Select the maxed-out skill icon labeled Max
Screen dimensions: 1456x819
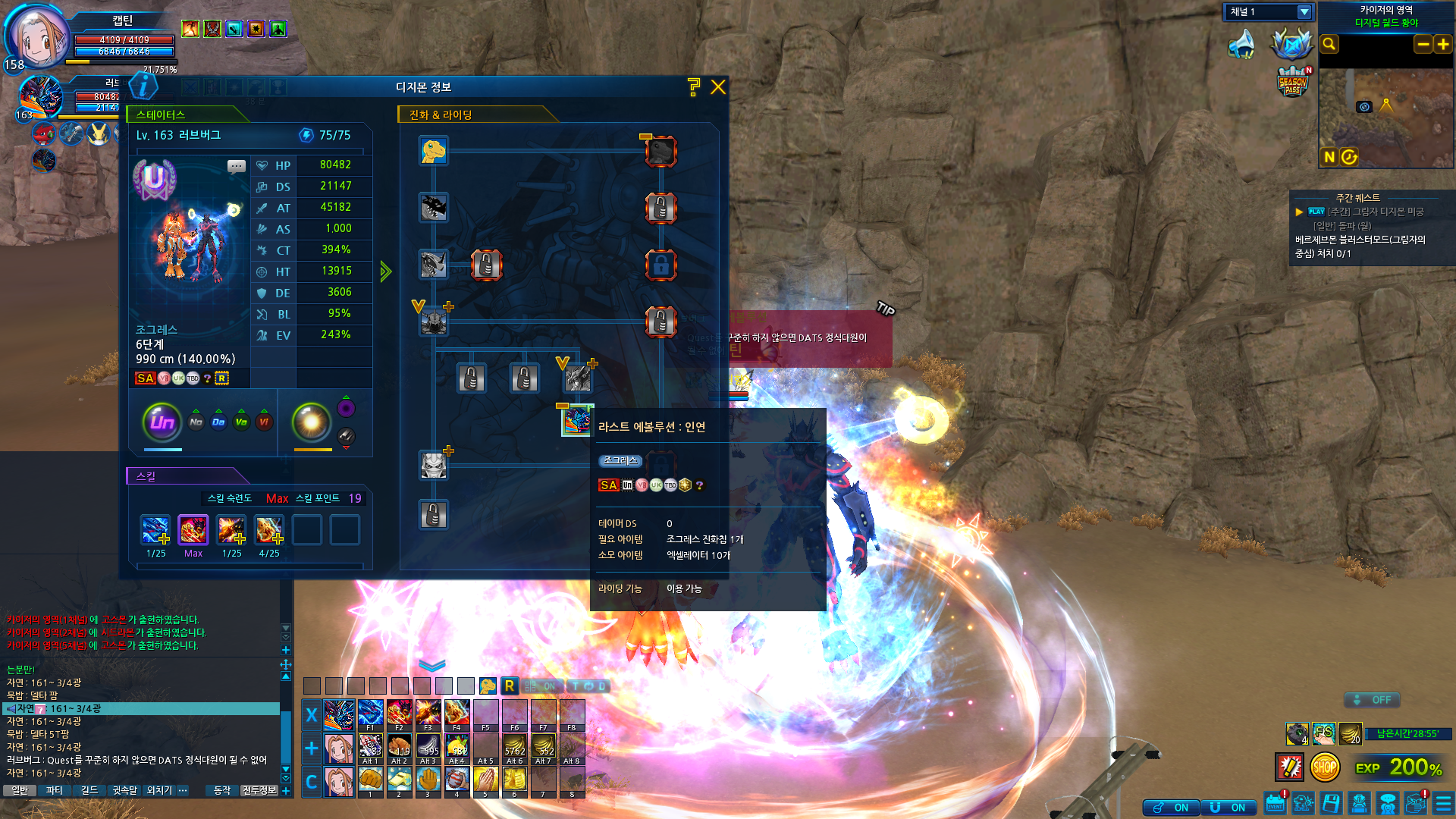pyautogui.click(x=193, y=530)
